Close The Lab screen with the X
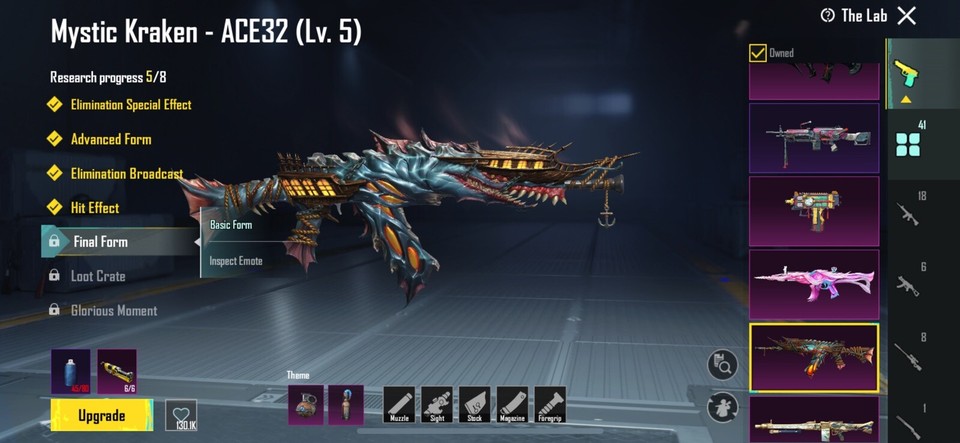This screenshot has width=960, height=443. coord(906,15)
